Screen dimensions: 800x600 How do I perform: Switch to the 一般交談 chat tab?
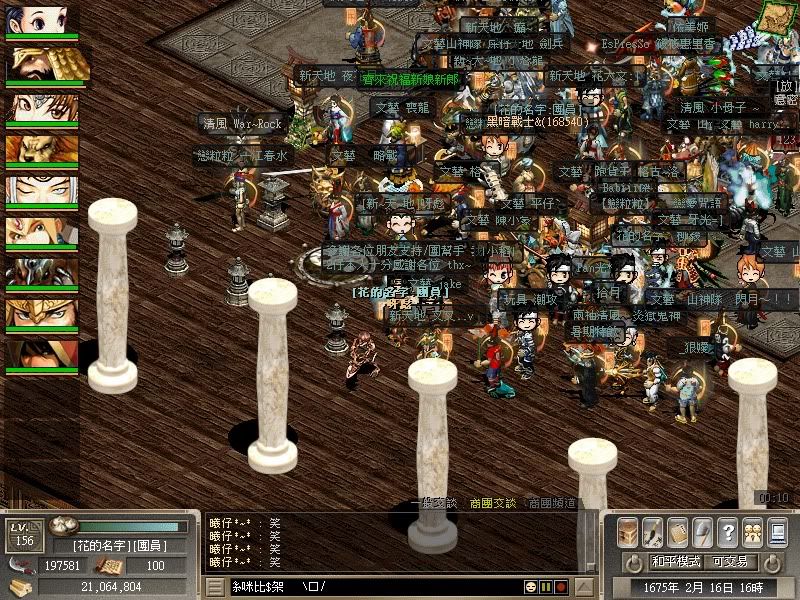[434, 503]
